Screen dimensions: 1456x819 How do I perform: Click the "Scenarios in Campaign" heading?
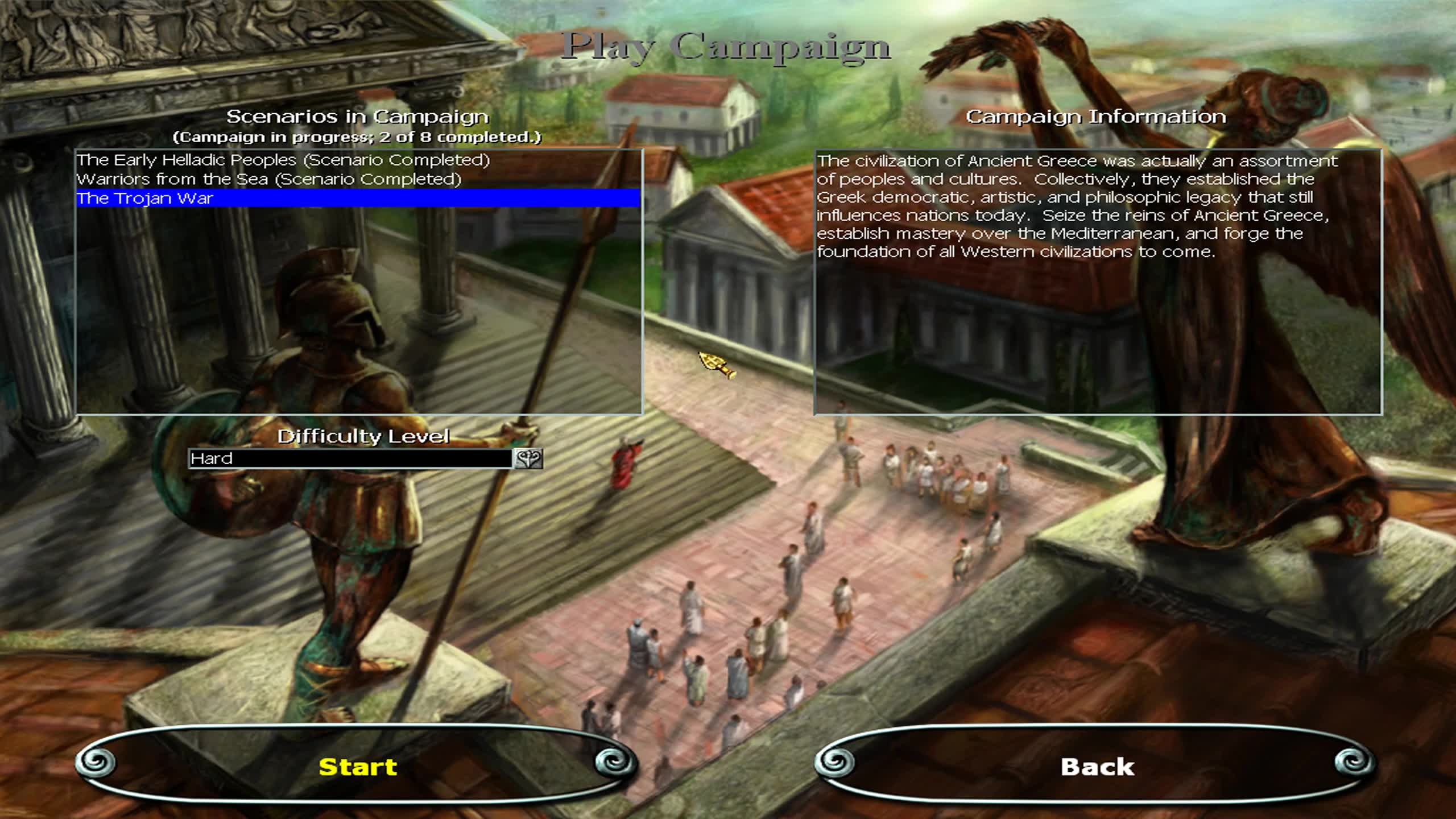coord(359,117)
